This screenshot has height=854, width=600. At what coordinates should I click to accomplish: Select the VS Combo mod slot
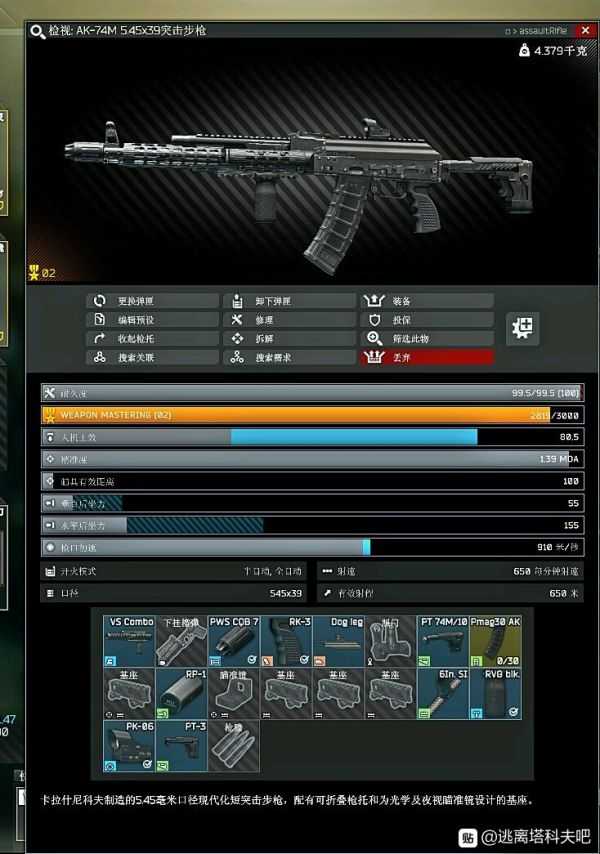coord(129,642)
